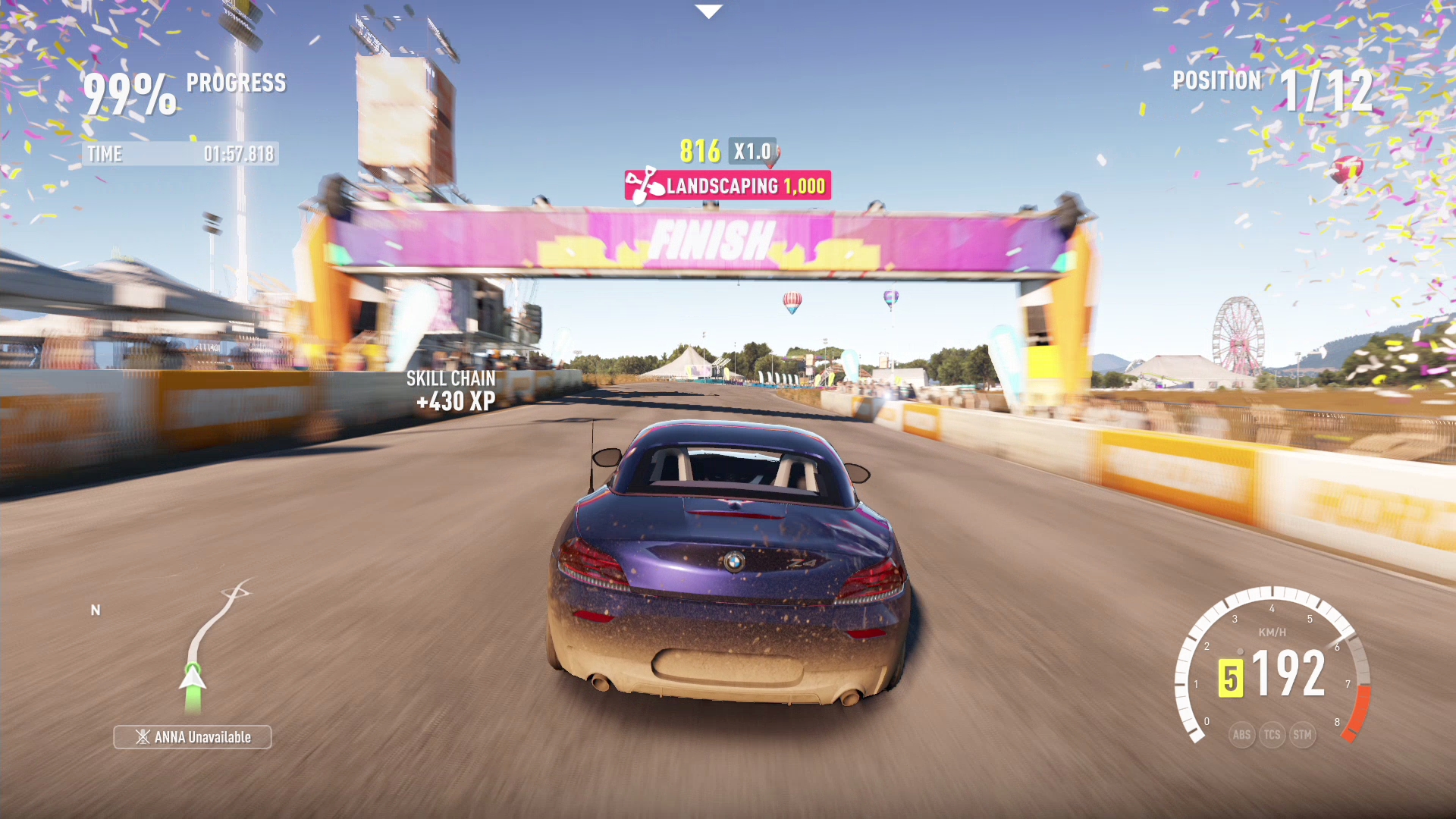Expand the notification arrow at top center
The width and height of the screenshot is (1456, 819).
point(708,11)
